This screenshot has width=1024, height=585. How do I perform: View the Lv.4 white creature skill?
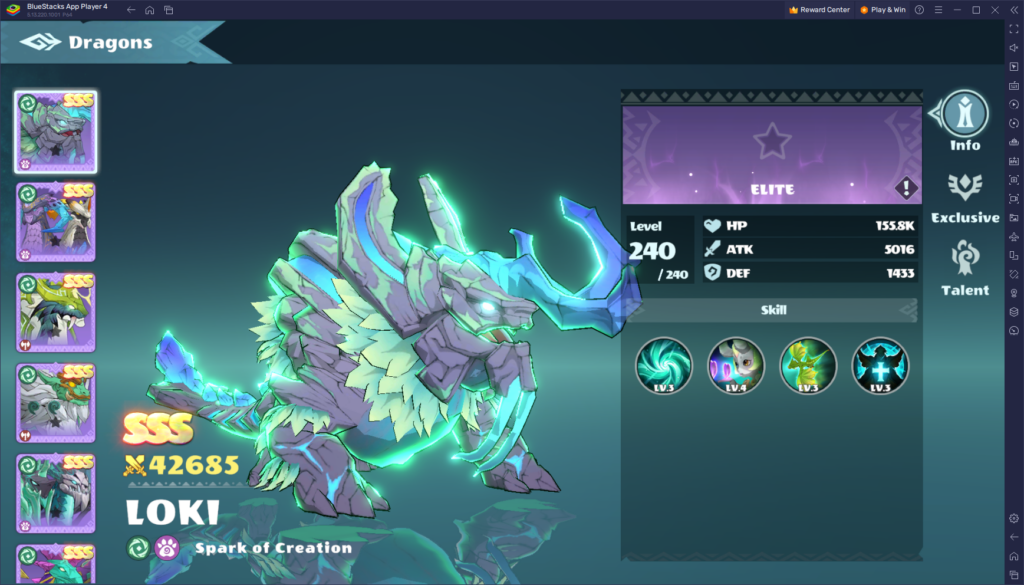pos(736,365)
